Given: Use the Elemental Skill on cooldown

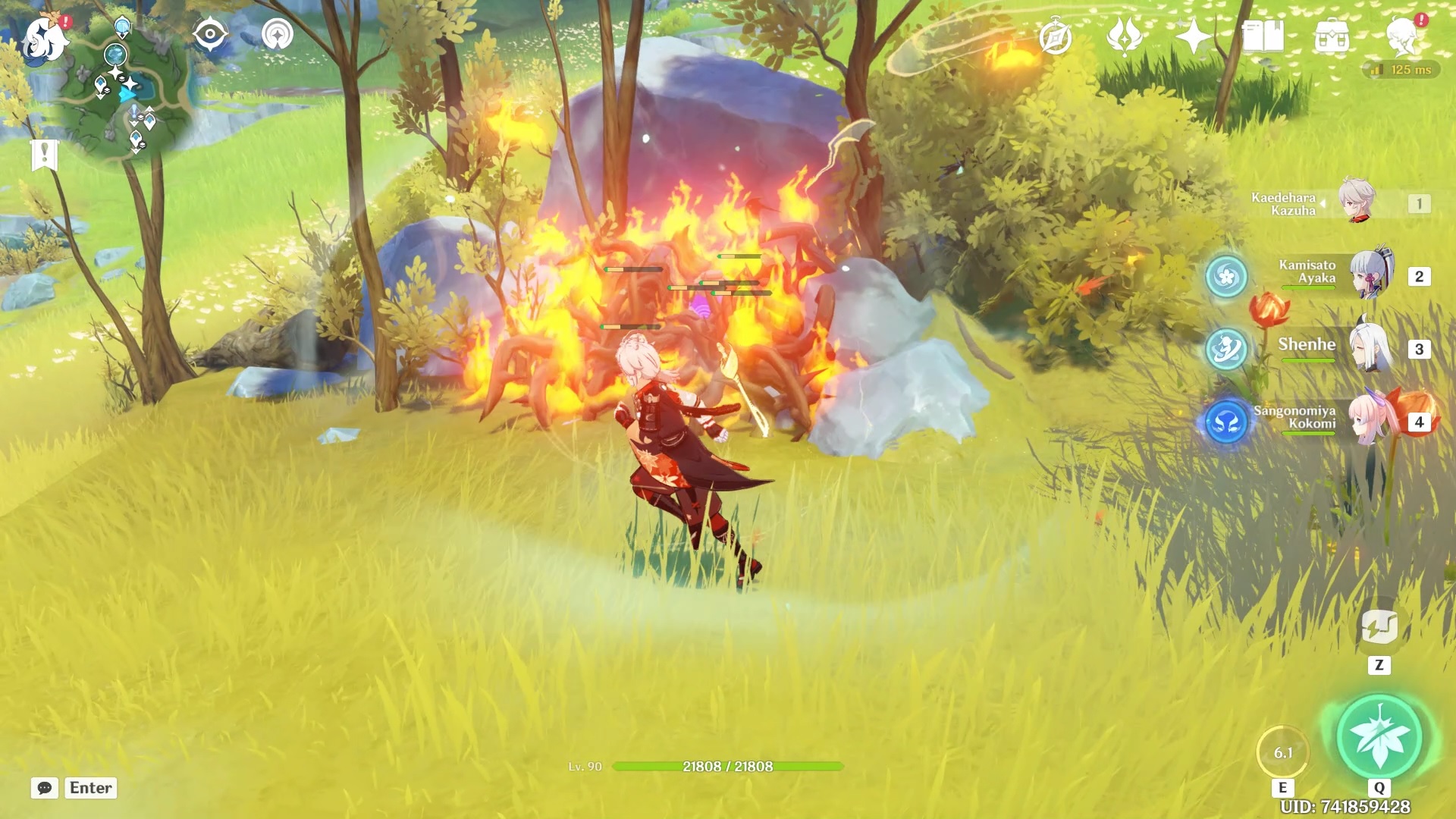Looking at the screenshot, I should [x=1282, y=752].
